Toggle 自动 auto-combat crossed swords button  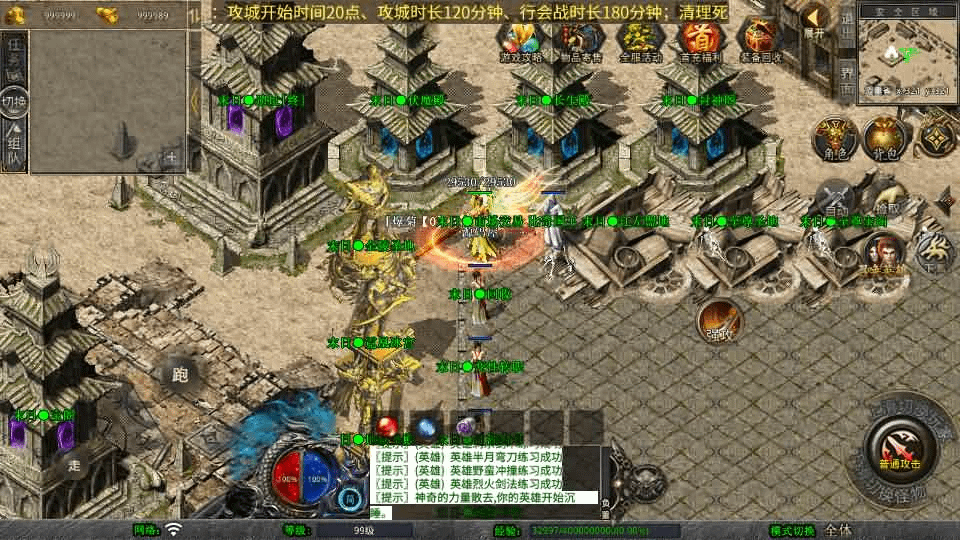835,200
